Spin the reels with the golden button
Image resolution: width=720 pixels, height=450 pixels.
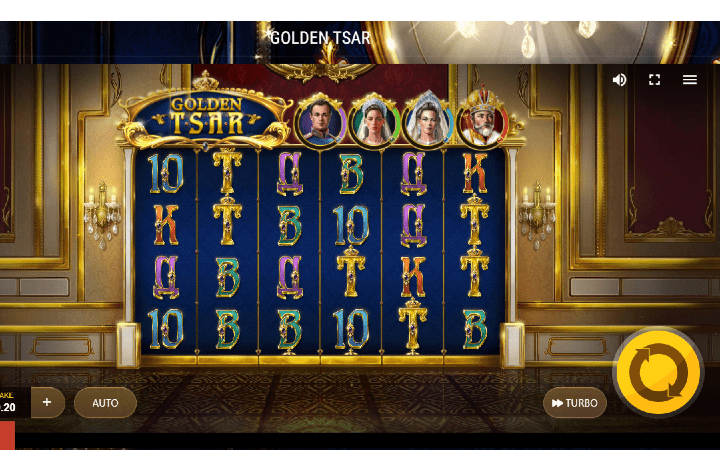658,373
